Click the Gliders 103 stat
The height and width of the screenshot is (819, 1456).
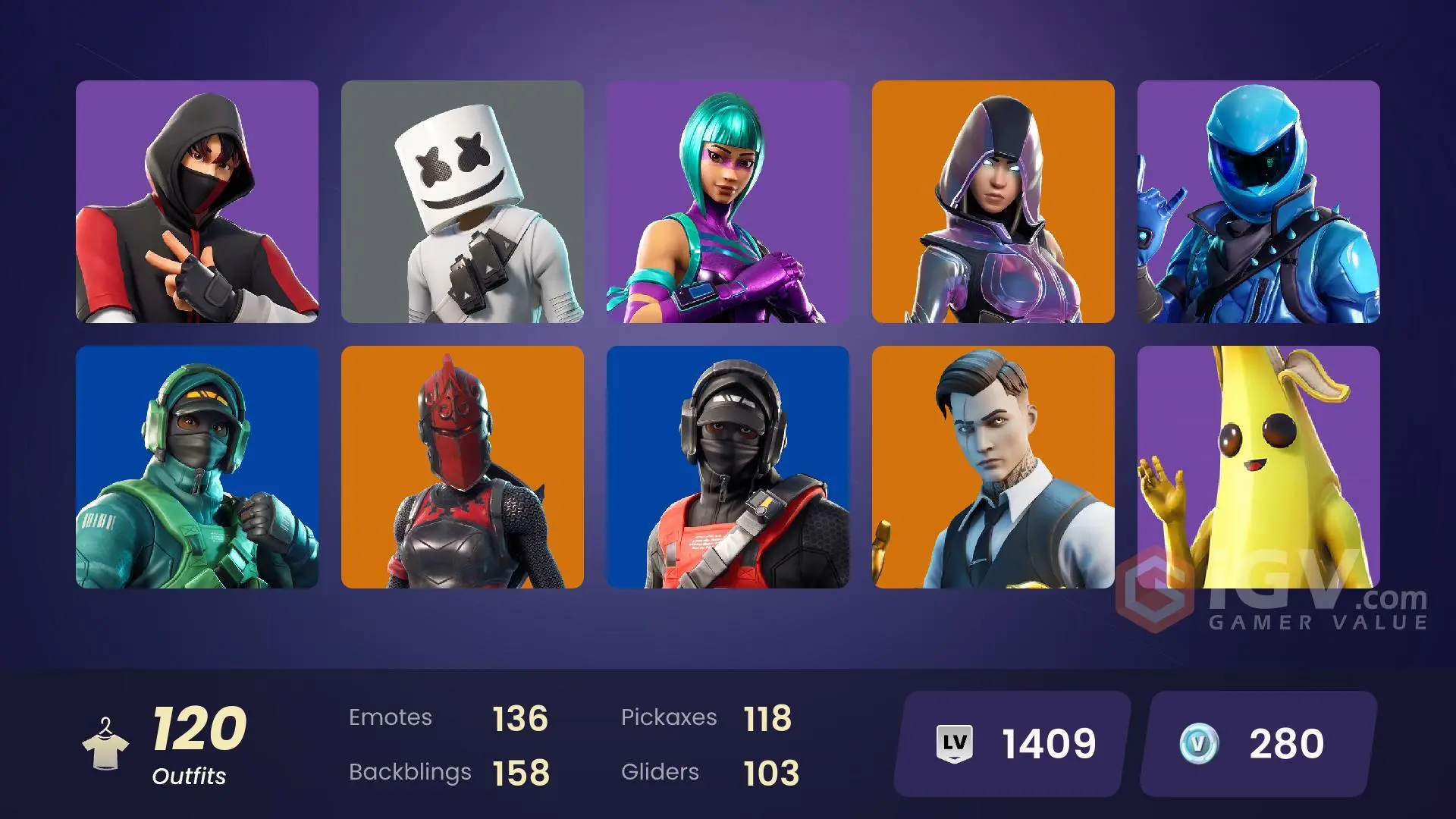click(x=705, y=772)
